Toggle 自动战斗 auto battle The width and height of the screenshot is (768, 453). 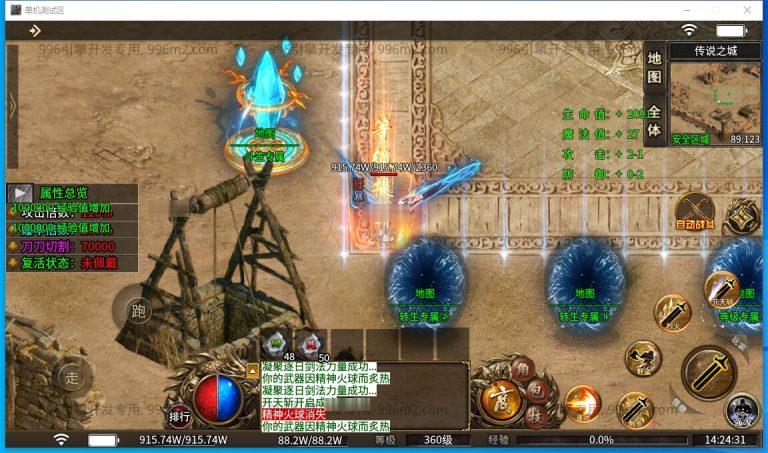[x=694, y=212]
